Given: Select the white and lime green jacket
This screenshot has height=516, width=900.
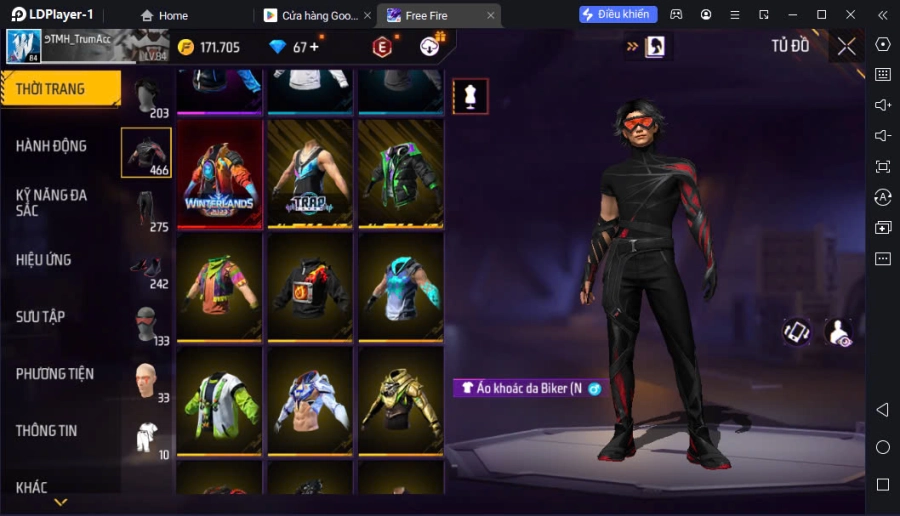Looking at the screenshot, I should point(220,402).
